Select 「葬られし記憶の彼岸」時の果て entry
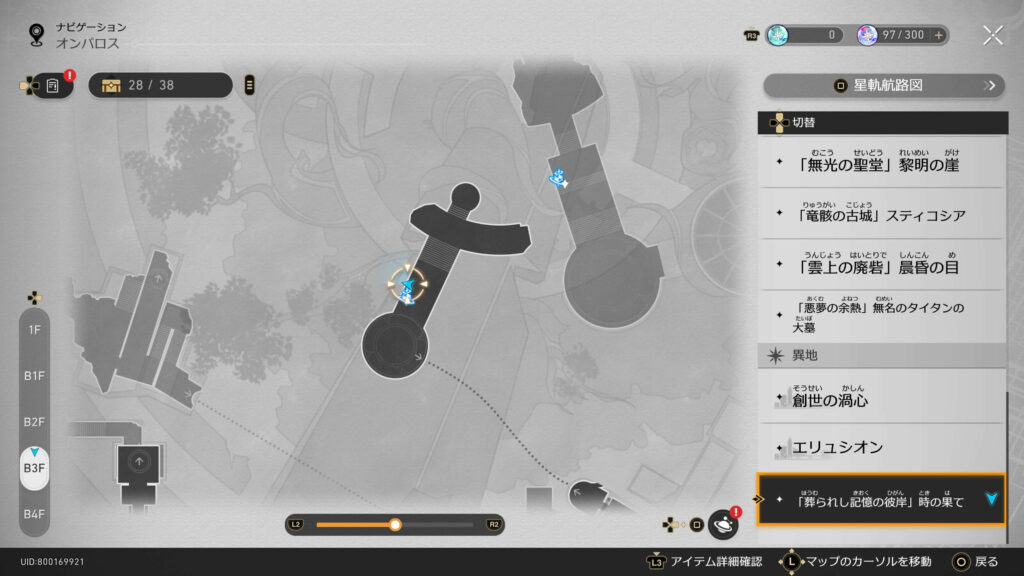 tap(882, 499)
